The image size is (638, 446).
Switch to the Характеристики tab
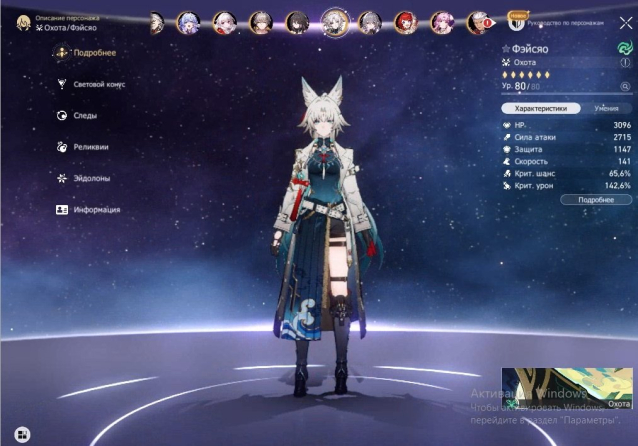(540, 107)
